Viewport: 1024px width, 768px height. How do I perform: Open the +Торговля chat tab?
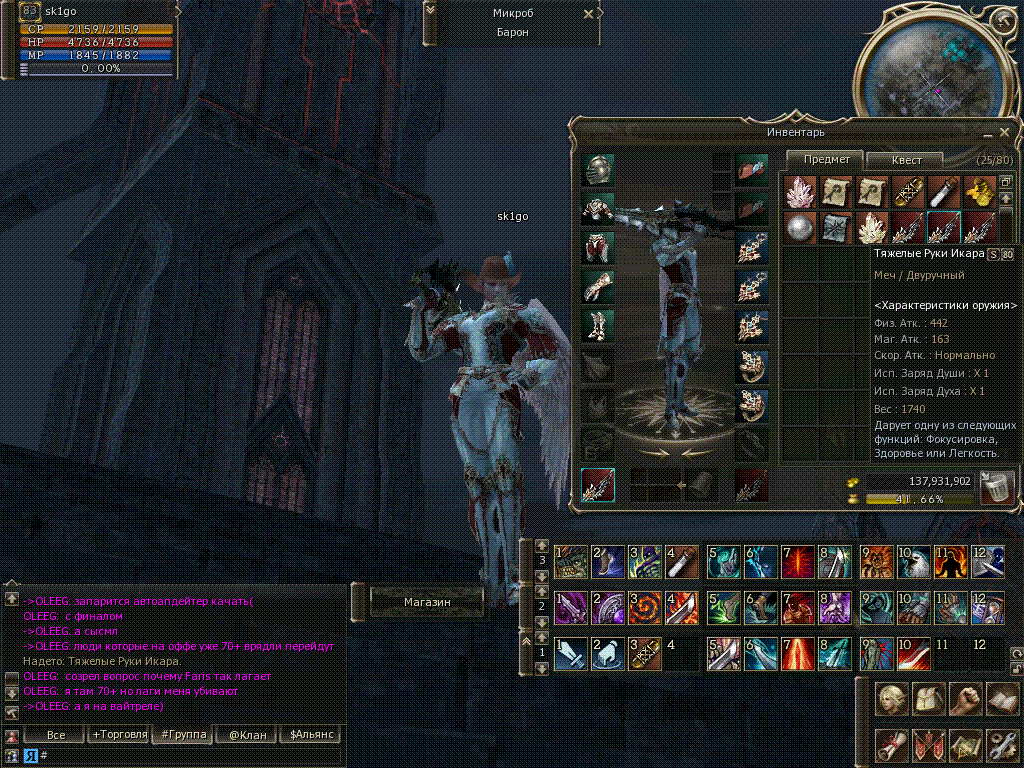pyautogui.click(x=117, y=735)
